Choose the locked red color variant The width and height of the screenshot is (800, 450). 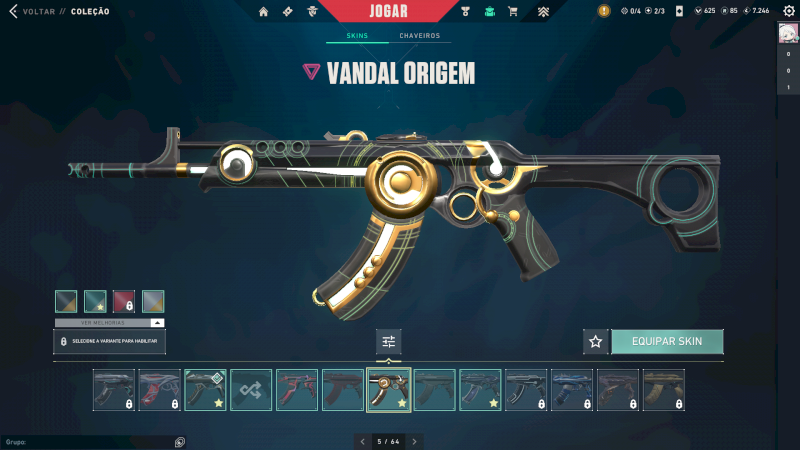(124, 301)
